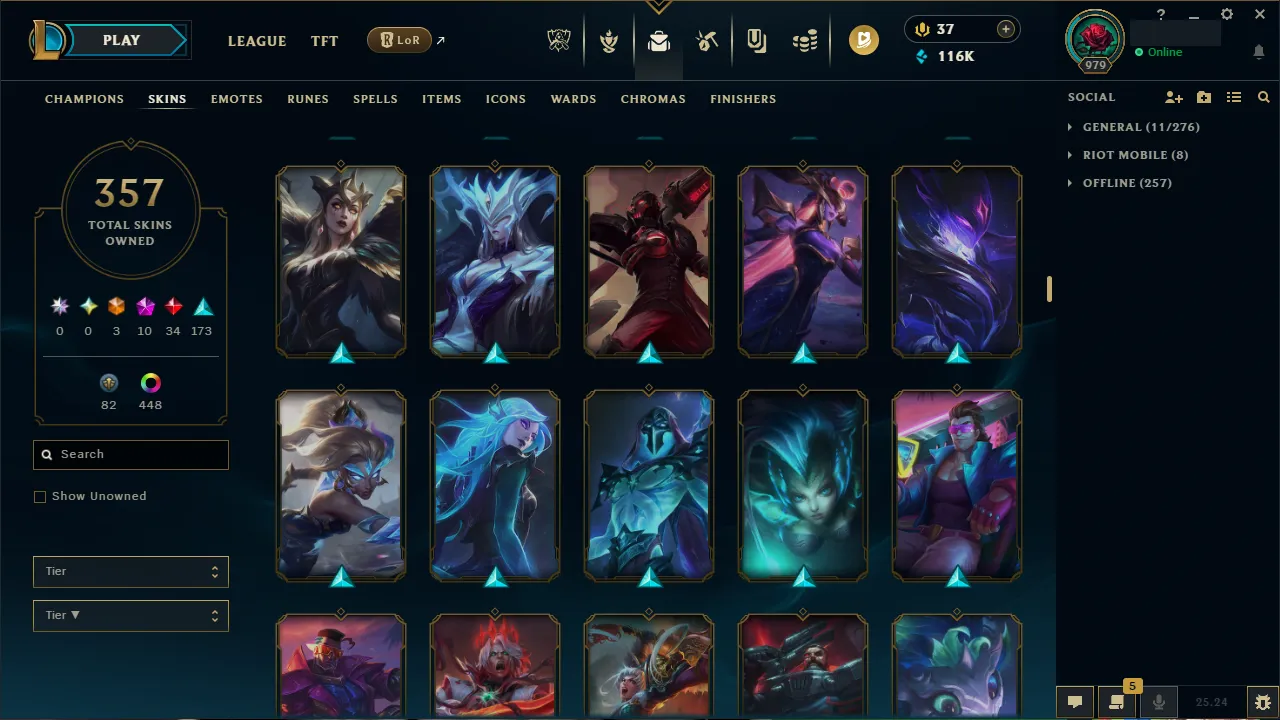Open the social list search
The width and height of the screenshot is (1280, 720).
point(1263,97)
